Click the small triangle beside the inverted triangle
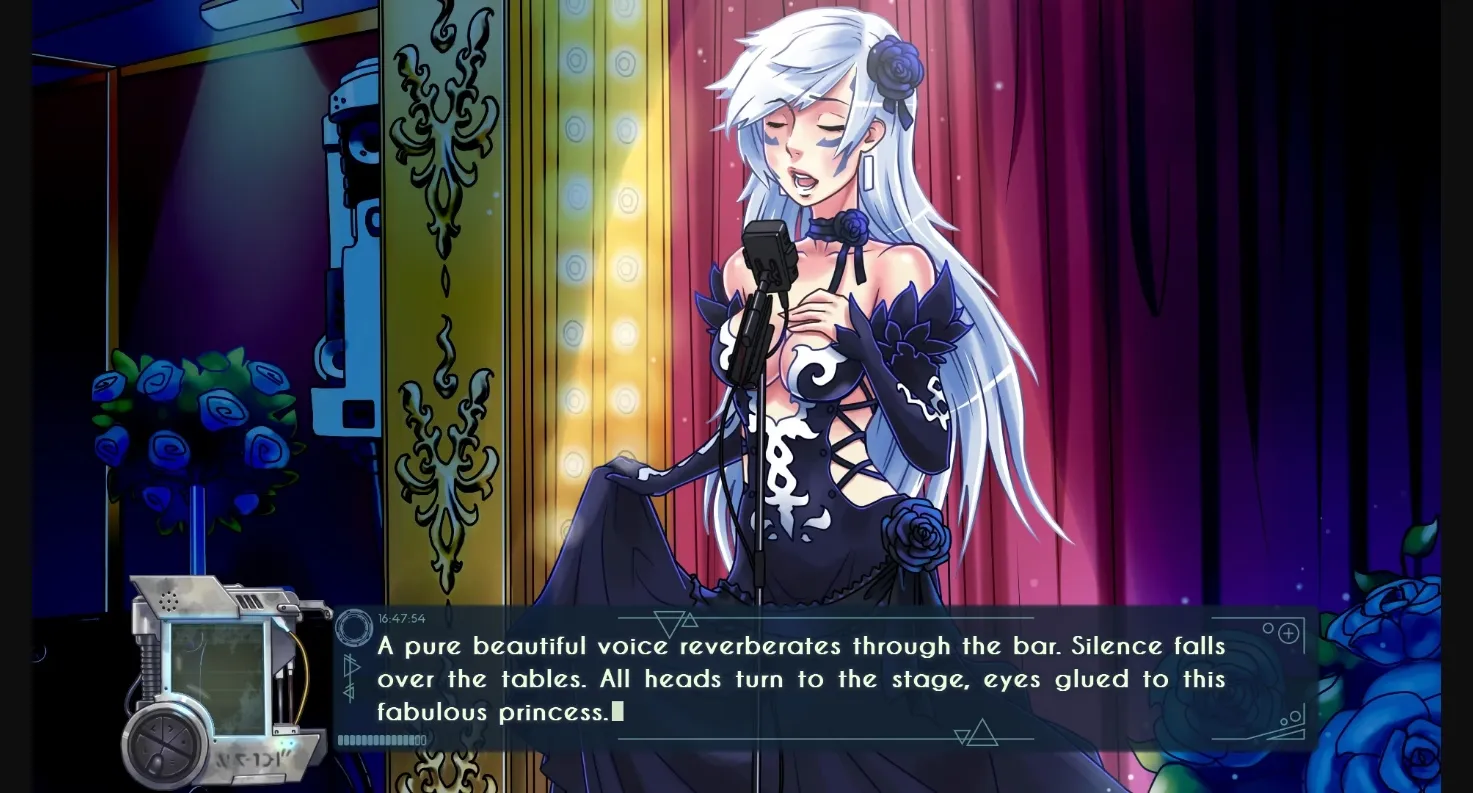The image size is (1473, 793). 691,622
